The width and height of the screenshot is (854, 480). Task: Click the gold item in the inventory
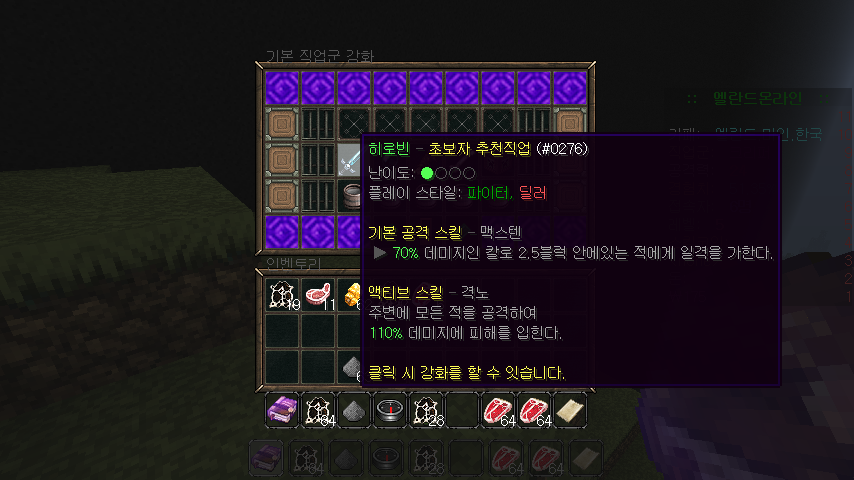coord(352,296)
